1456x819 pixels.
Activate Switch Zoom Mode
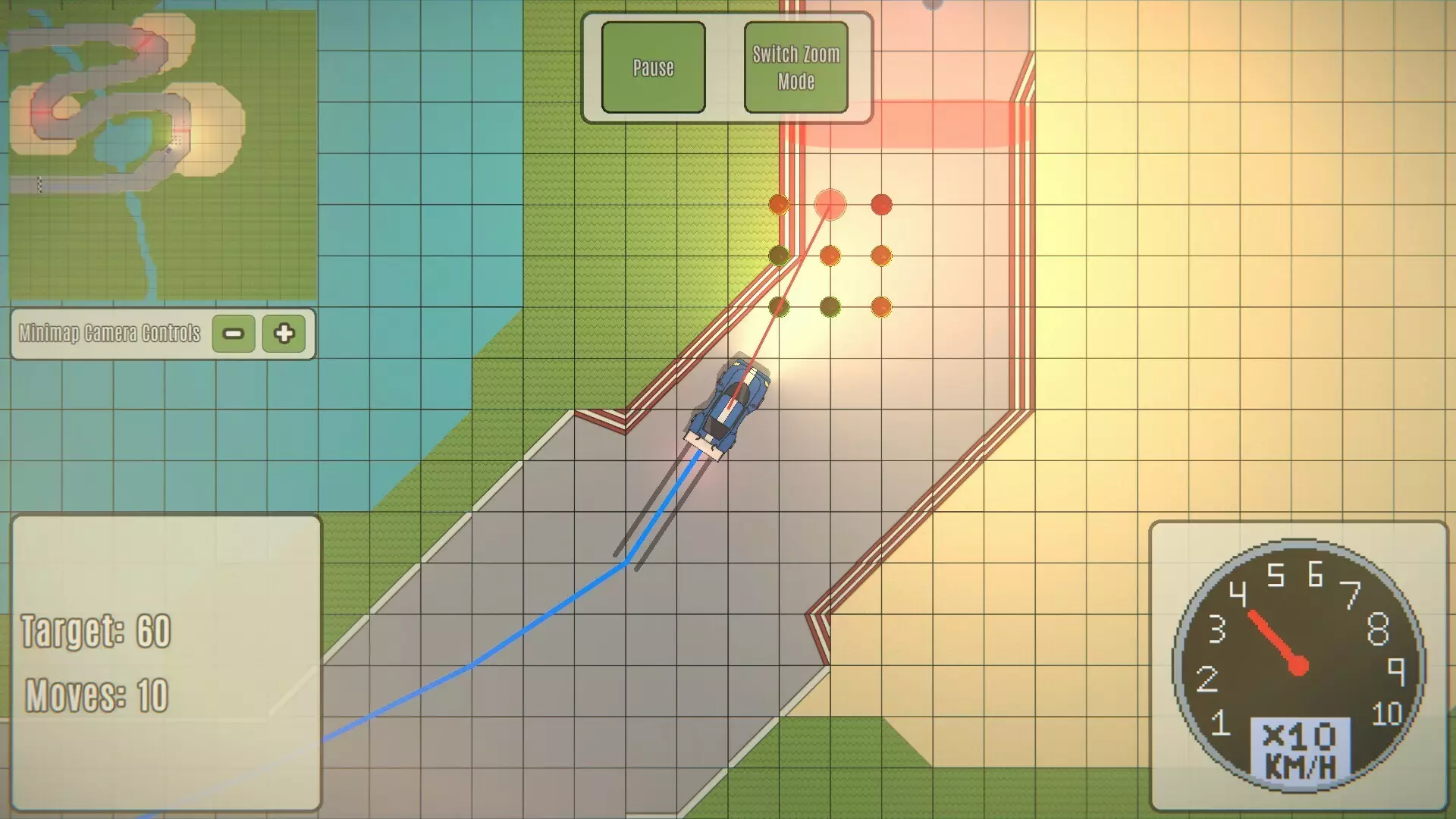795,67
